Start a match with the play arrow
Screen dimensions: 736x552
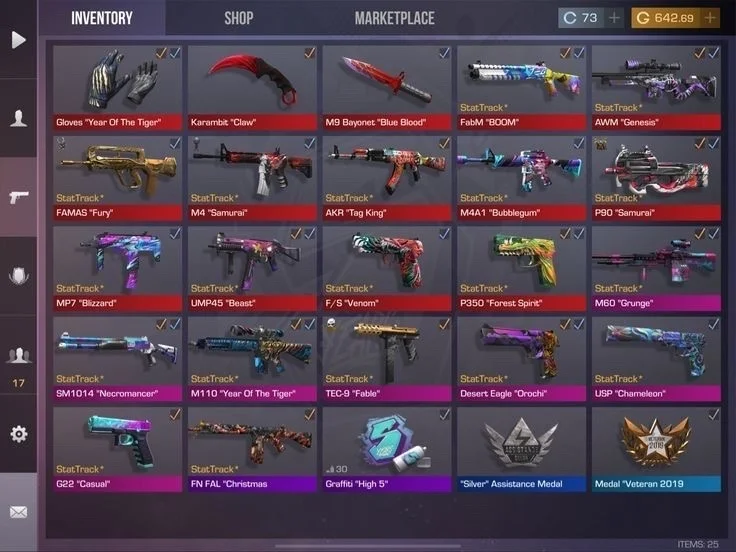point(18,40)
